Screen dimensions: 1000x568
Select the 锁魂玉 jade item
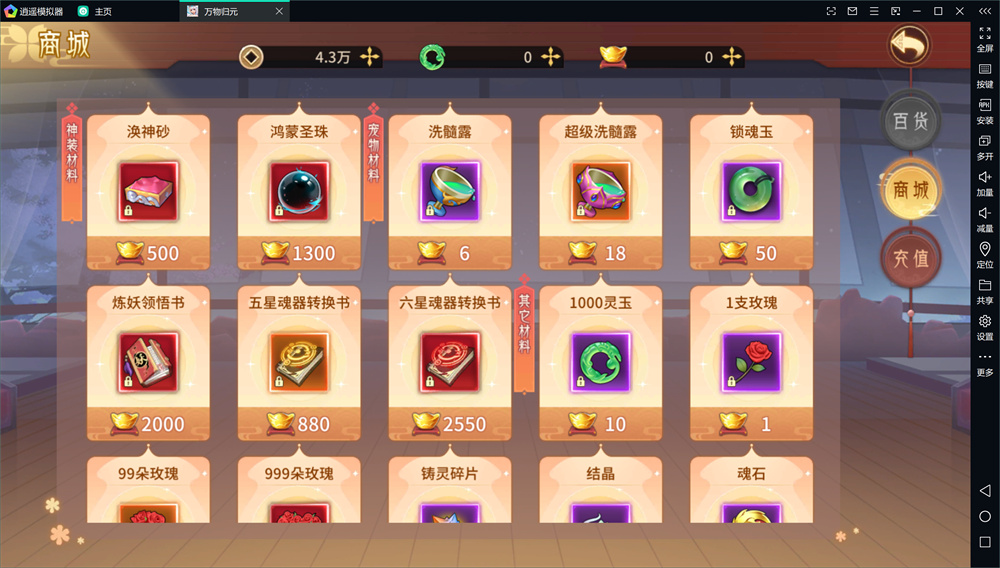pos(751,191)
